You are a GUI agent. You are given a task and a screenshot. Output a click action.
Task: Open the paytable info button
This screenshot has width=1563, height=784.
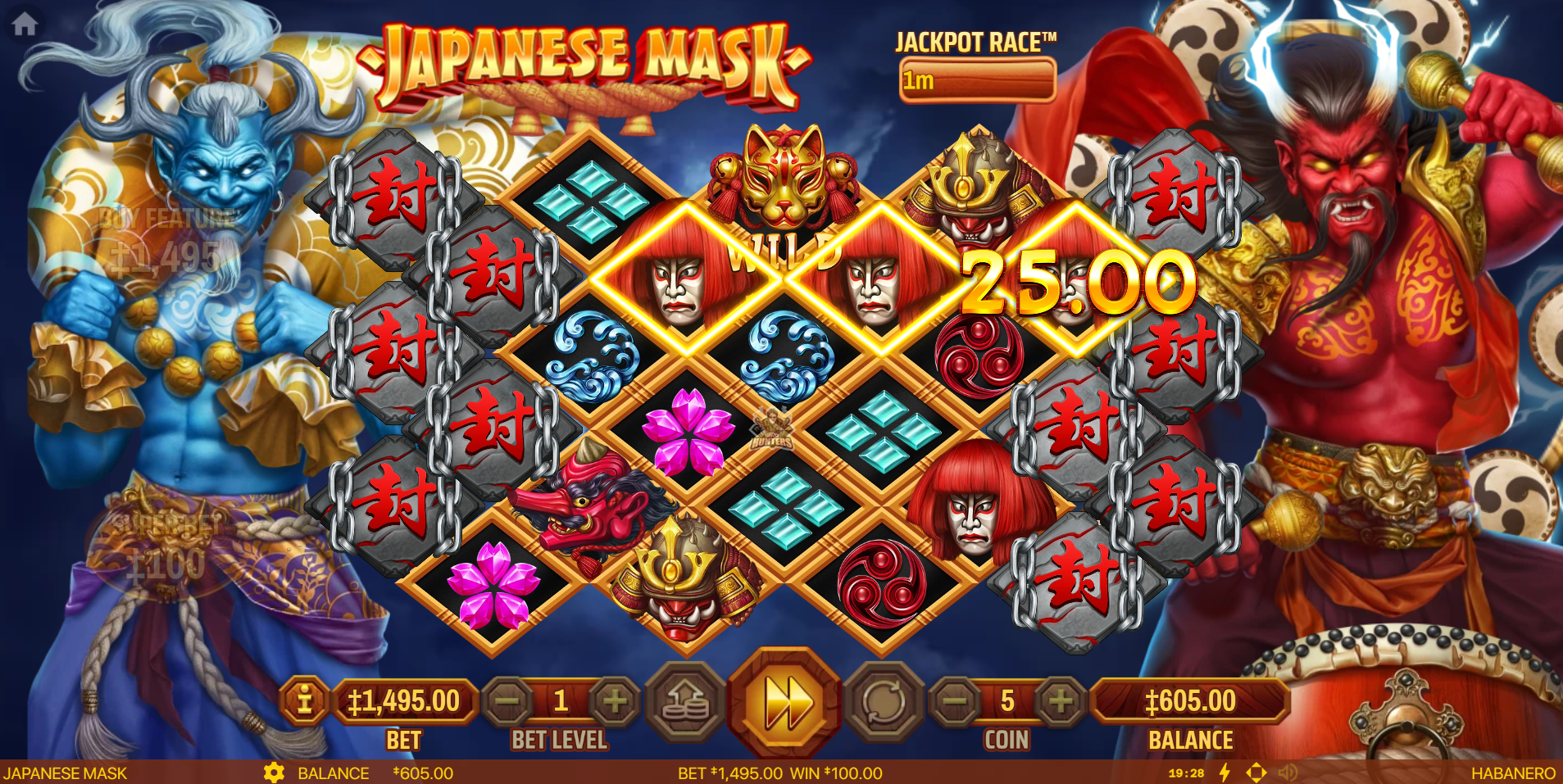[304, 701]
